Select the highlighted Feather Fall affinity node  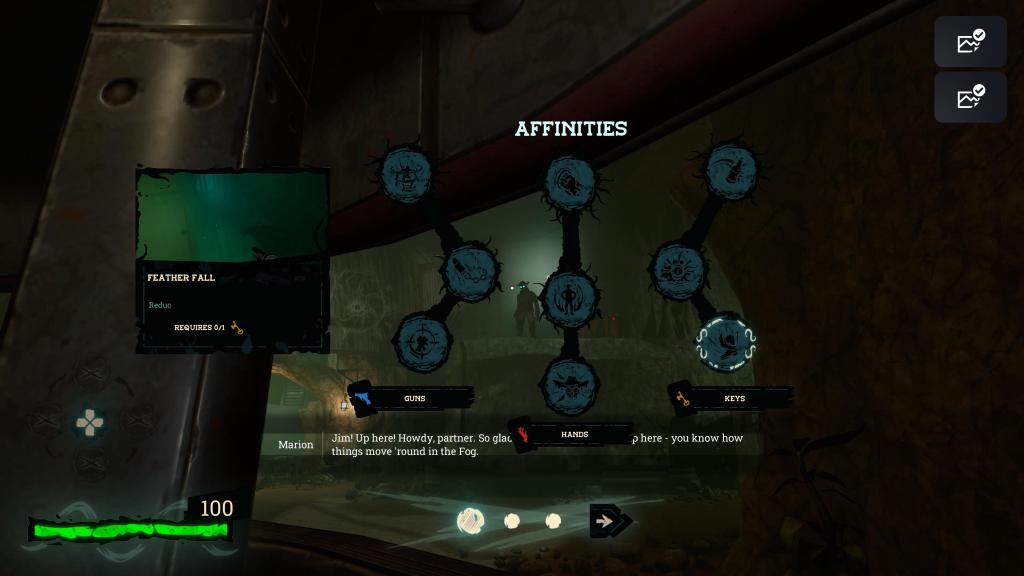tap(726, 342)
